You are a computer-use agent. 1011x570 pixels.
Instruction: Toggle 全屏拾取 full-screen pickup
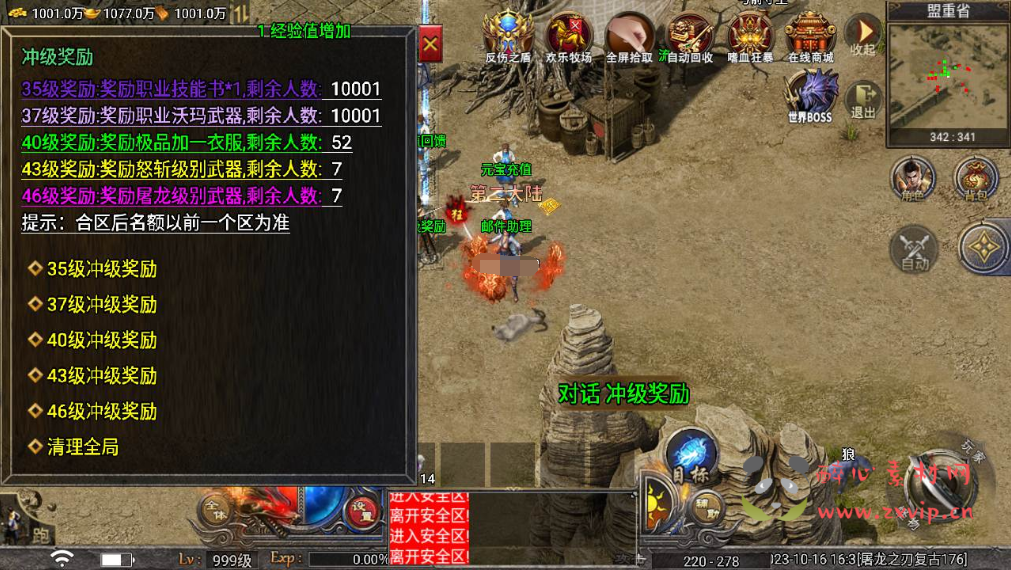click(630, 36)
